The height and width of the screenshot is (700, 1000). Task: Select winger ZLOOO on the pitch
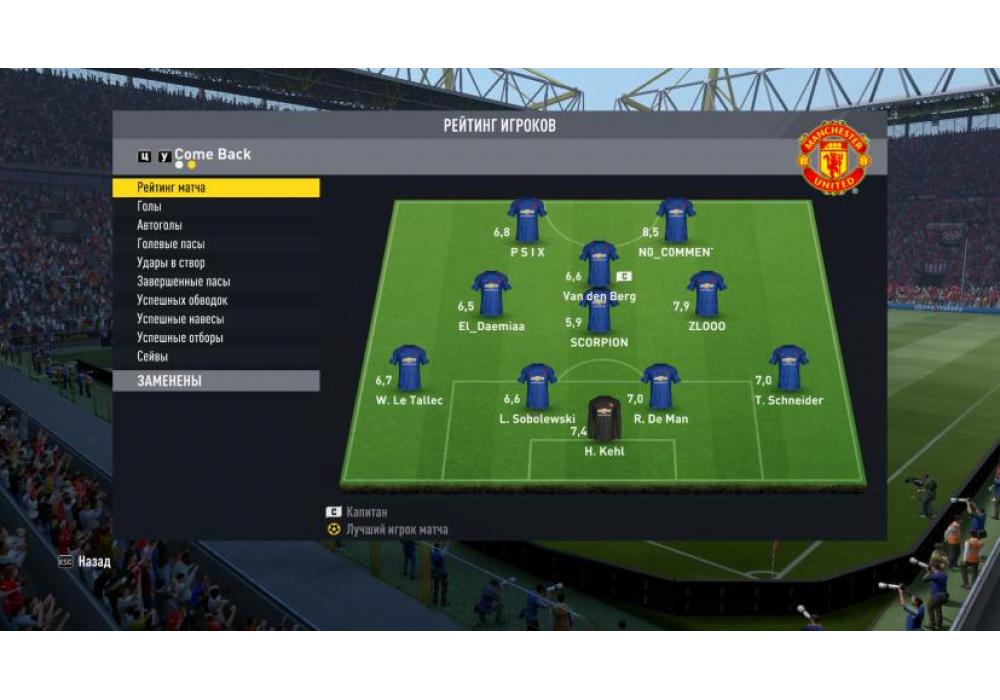tap(706, 295)
